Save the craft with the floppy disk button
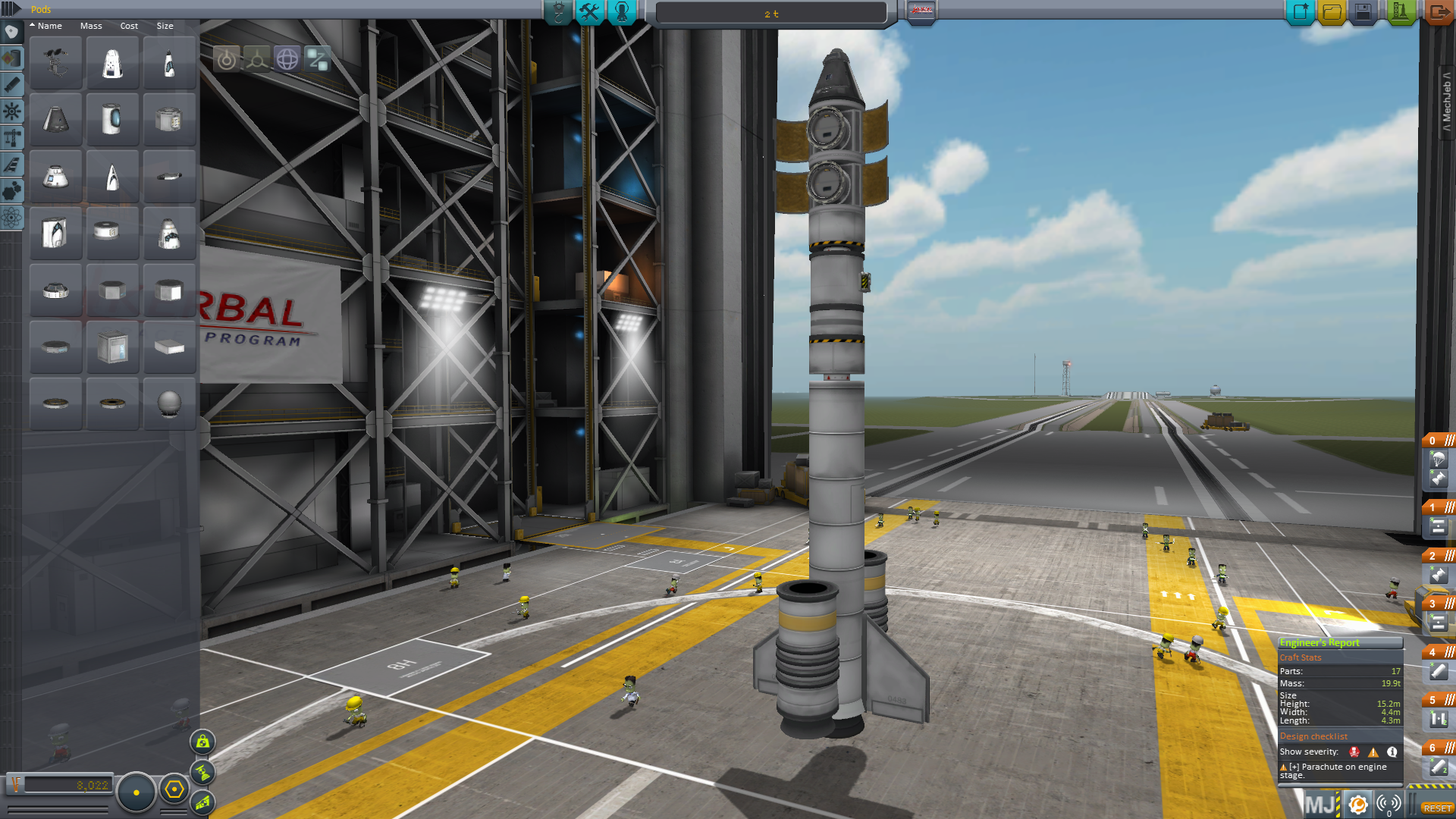Image resolution: width=1456 pixels, height=819 pixels. pos(1363,12)
